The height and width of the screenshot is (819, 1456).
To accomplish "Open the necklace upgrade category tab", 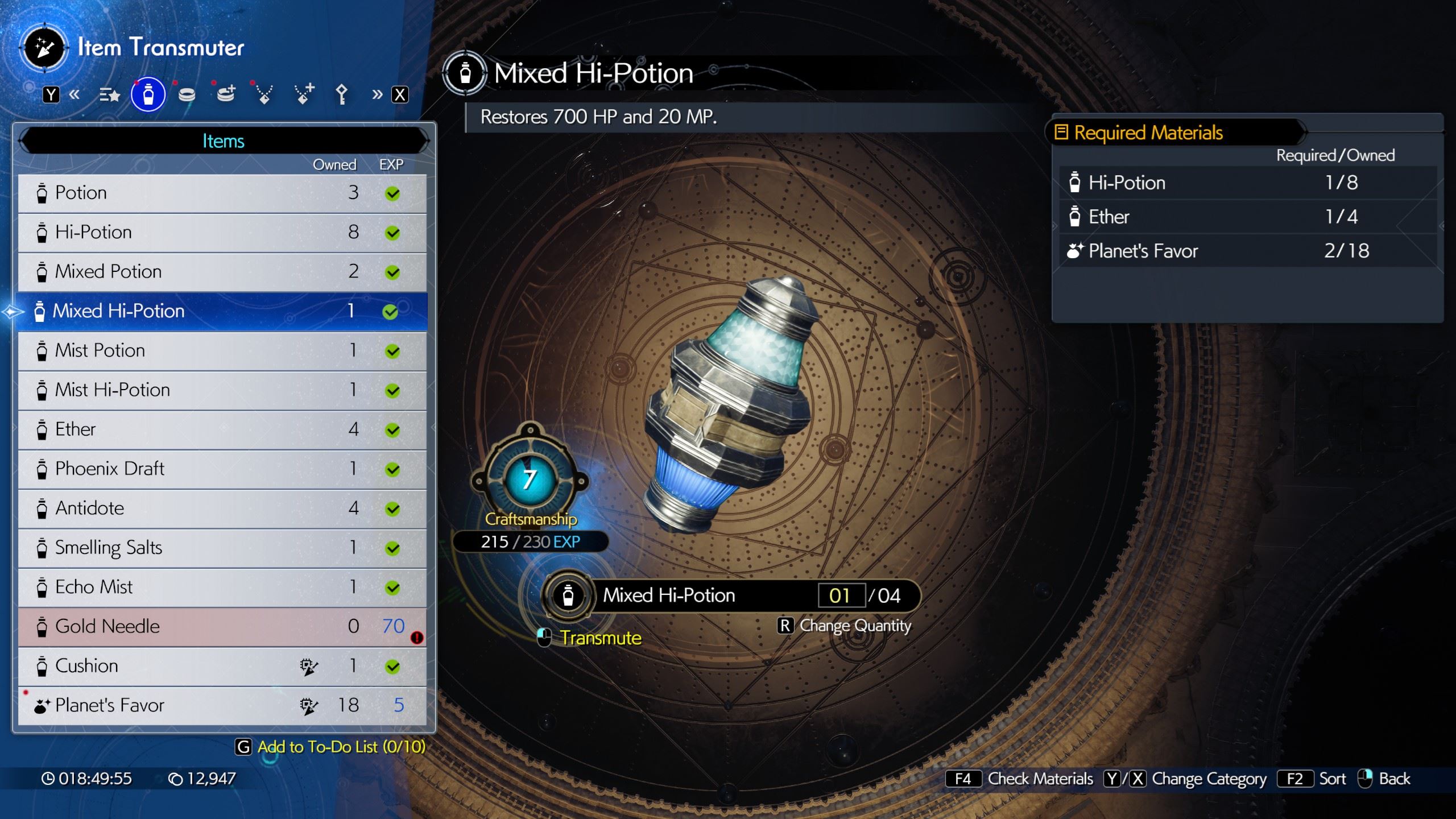I will point(303,95).
